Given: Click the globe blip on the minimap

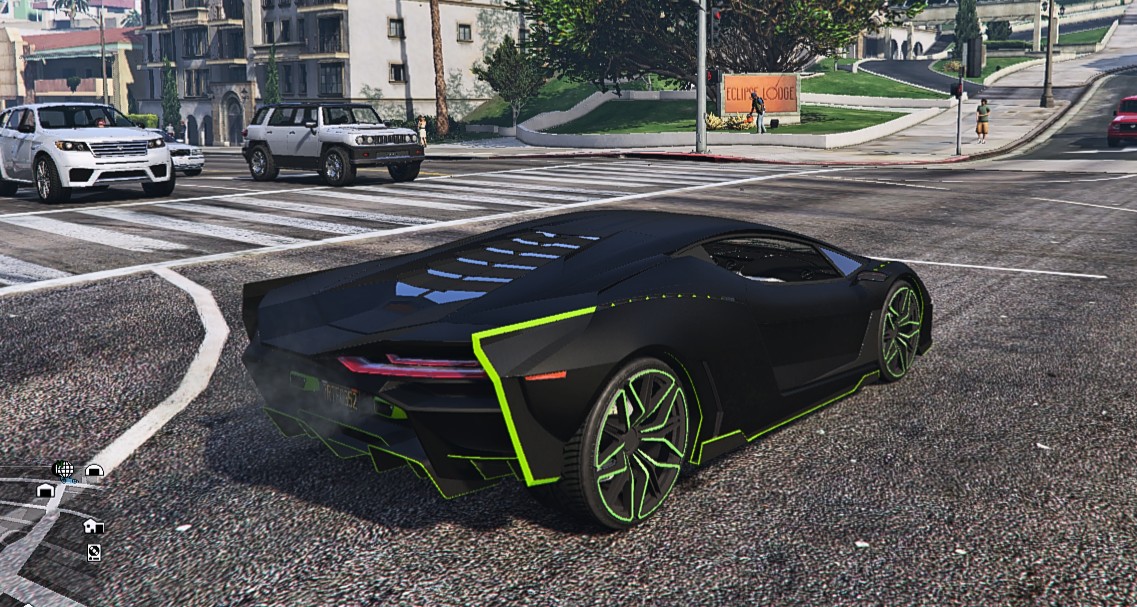Looking at the screenshot, I should [63, 468].
